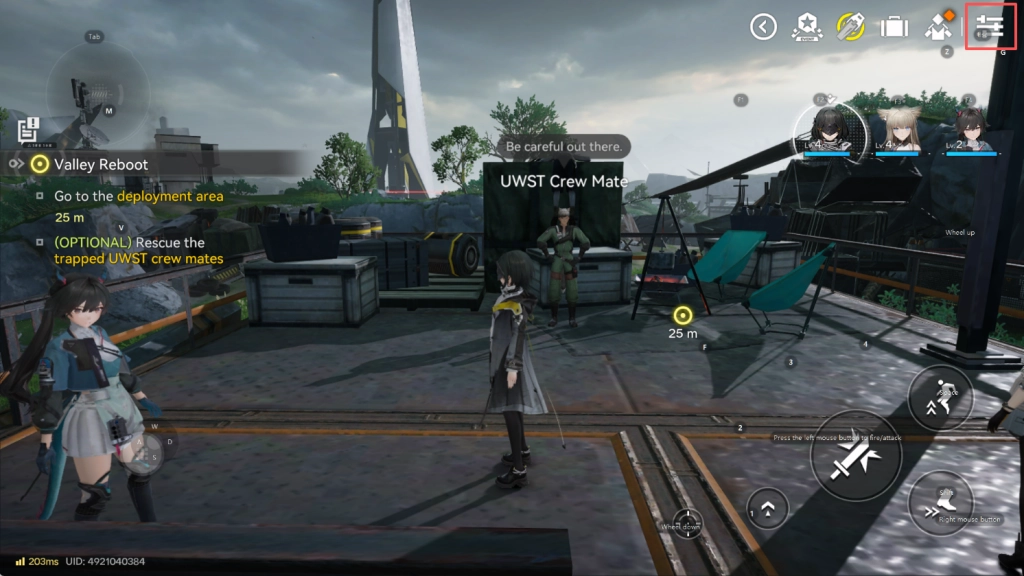Tap the crosshair aim button
1024x576 pixels.
[x=687, y=523]
